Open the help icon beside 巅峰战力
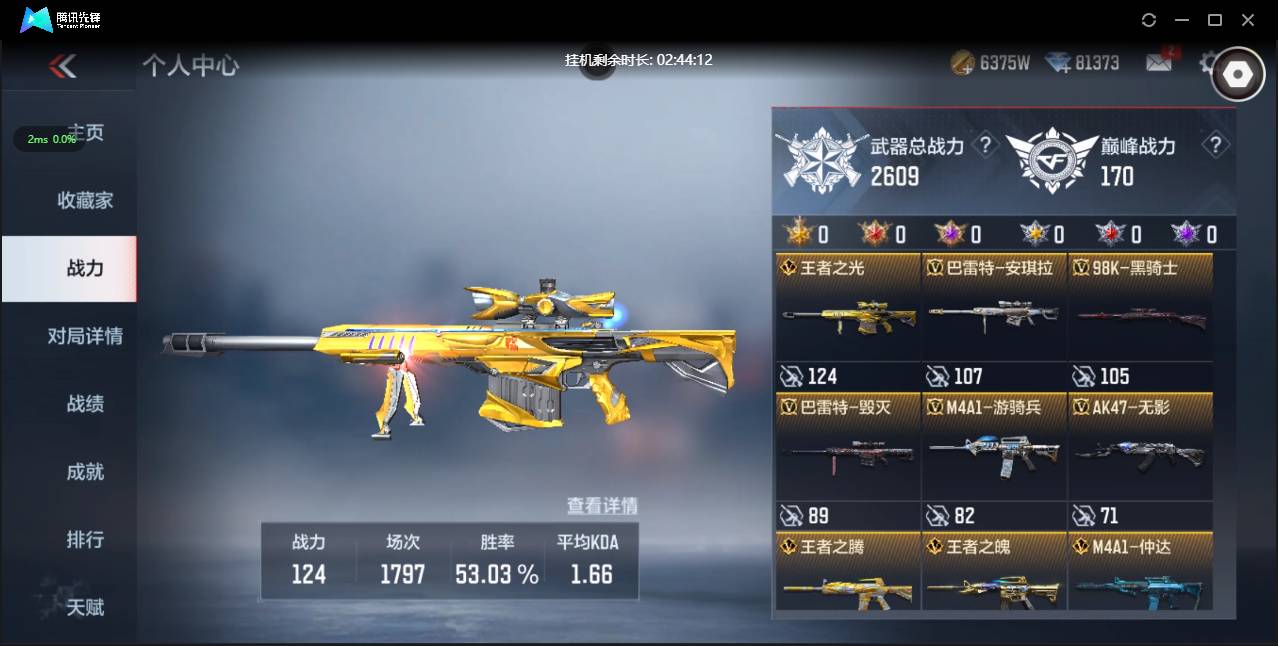The height and width of the screenshot is (646, 1278). [1215, 146]
